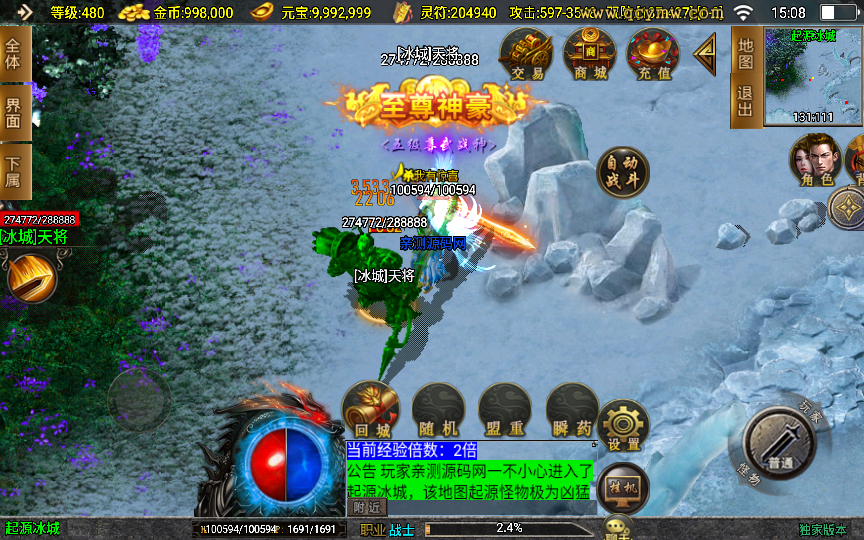Activate the flaming sword skill icon

tap(32, 277)
